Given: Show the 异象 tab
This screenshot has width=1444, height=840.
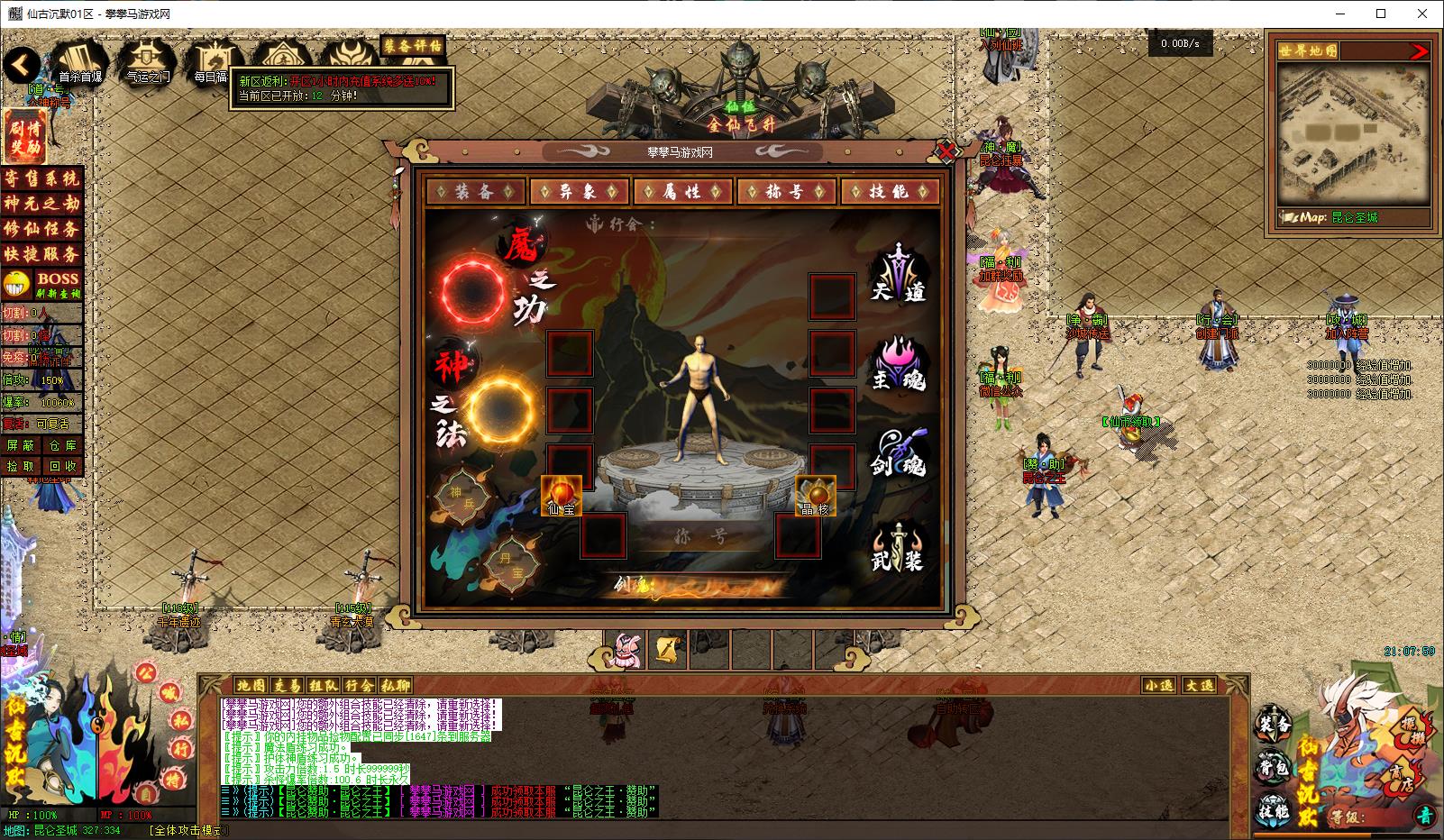Looking at the screenshot, I should point(579,191).
